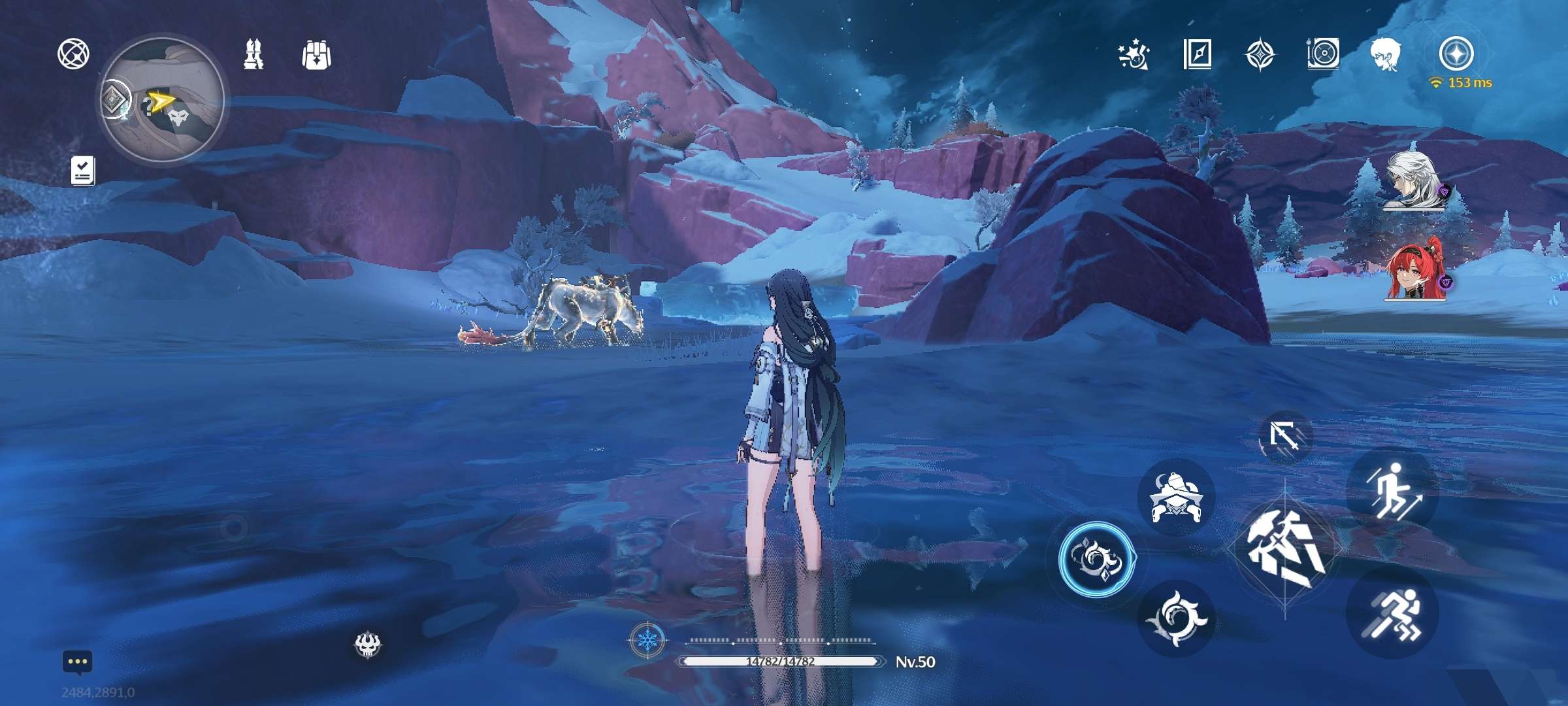Screen dimensions: 1568x706
Task: Trigger the basic attack button
Action: pos(1285,548)
